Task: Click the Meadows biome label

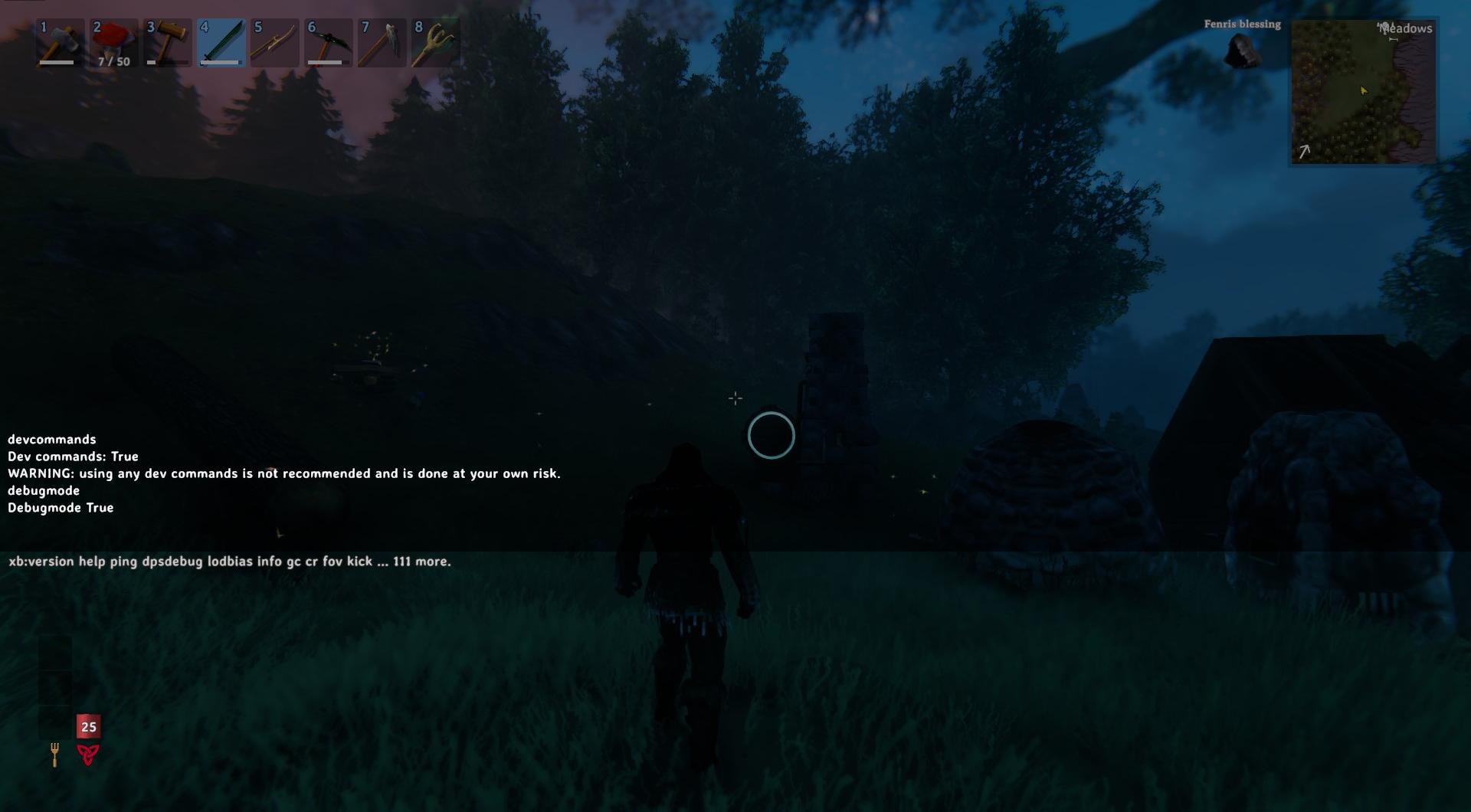Action: [x=1405, y=29]
